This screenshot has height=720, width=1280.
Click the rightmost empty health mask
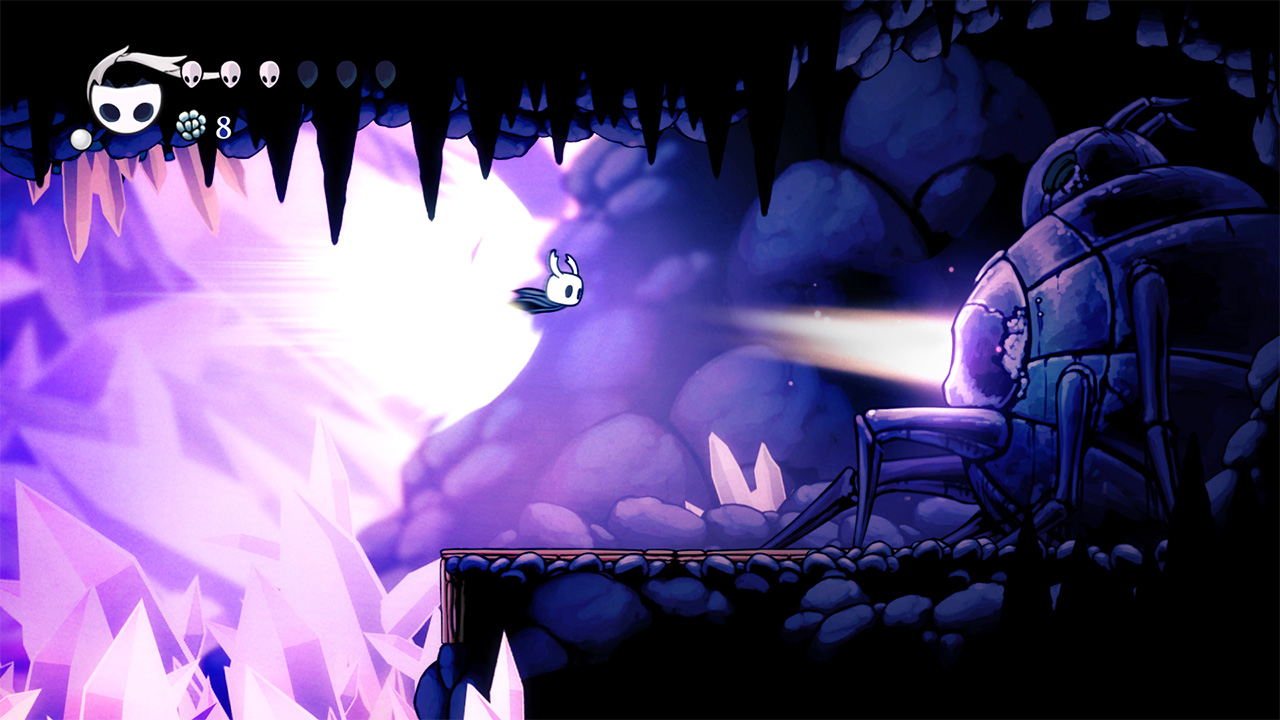[x=387, y=74]
